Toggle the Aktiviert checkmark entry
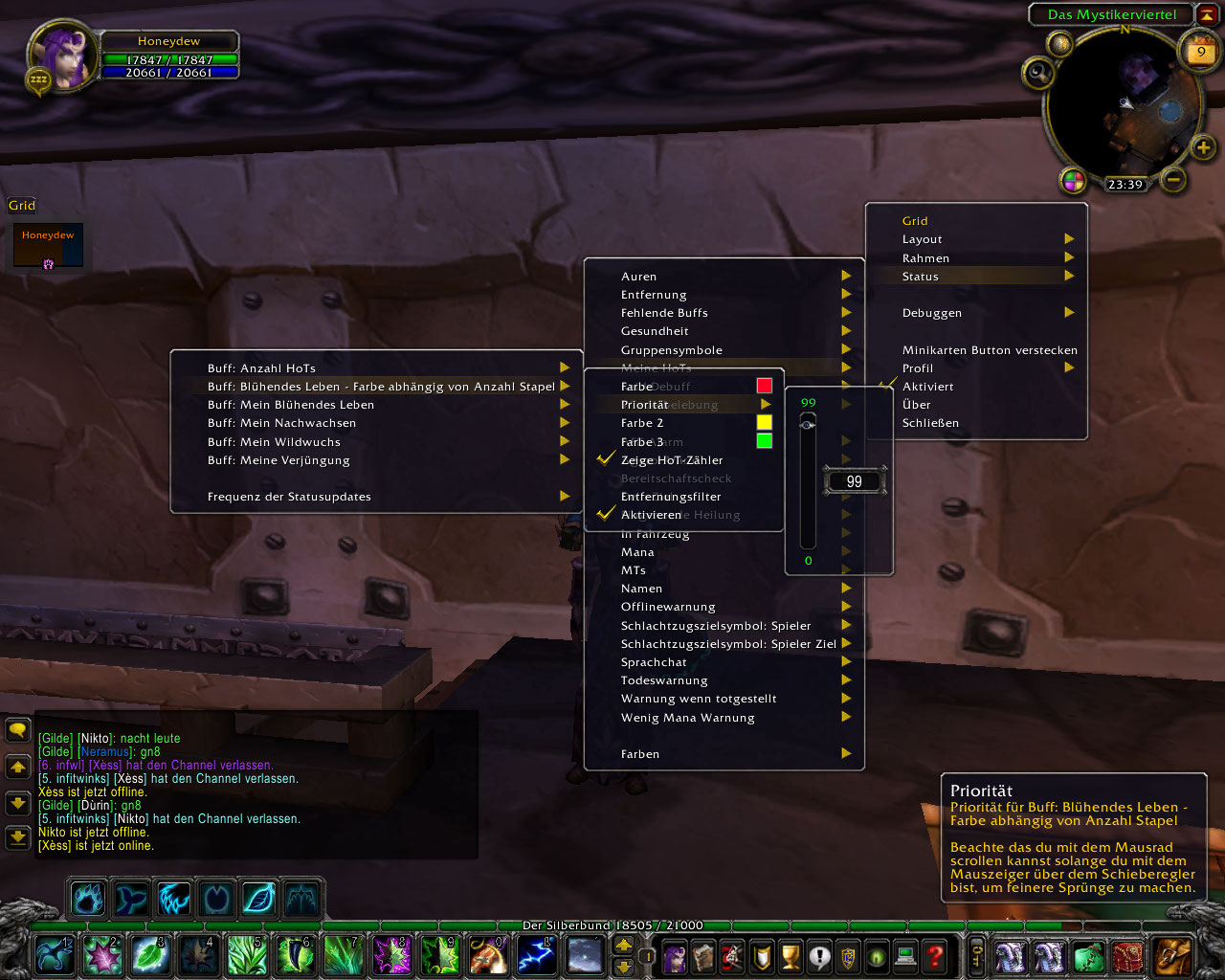This screenshot has height=980, width=1225. [x=927, y=387]
